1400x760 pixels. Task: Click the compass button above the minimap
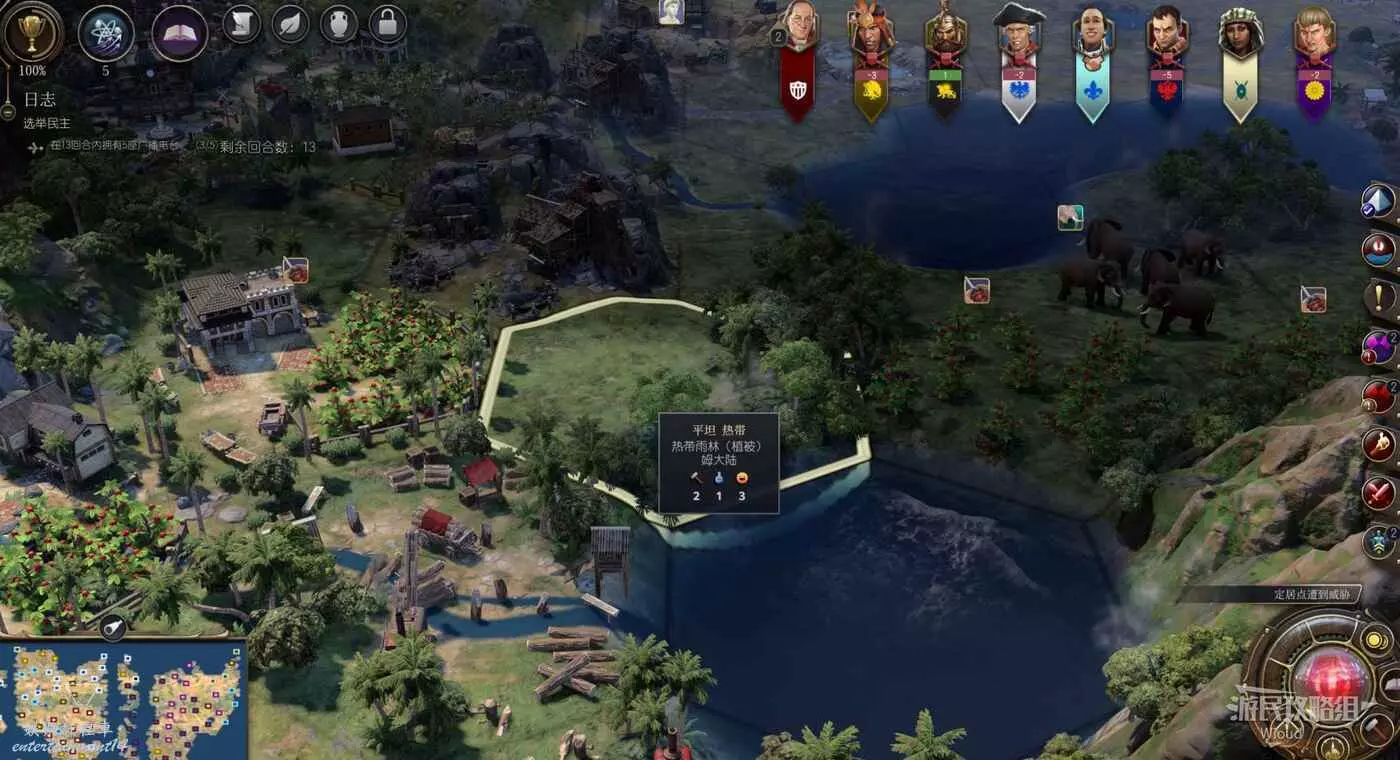pos(113,627)
